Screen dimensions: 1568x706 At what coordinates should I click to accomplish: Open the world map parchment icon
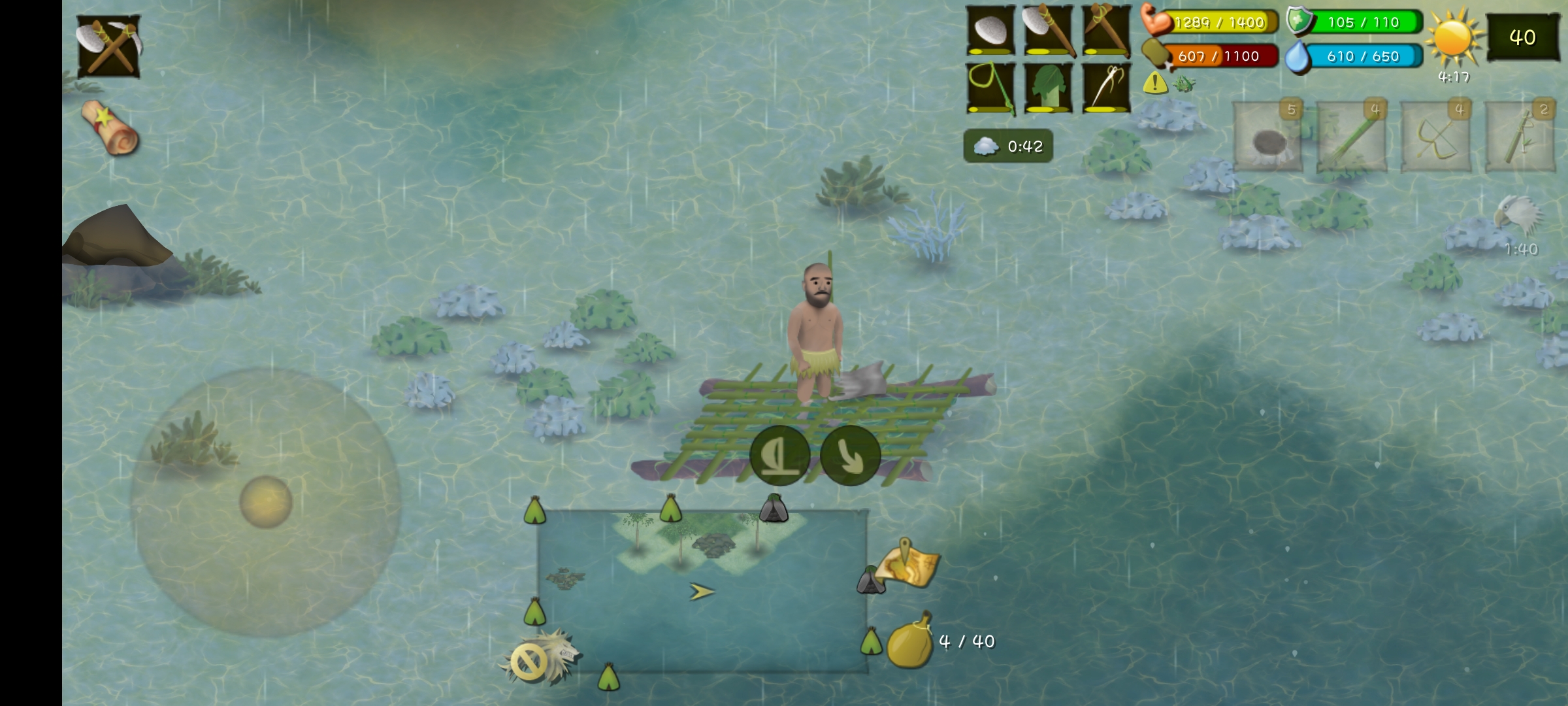coord(907,563)
